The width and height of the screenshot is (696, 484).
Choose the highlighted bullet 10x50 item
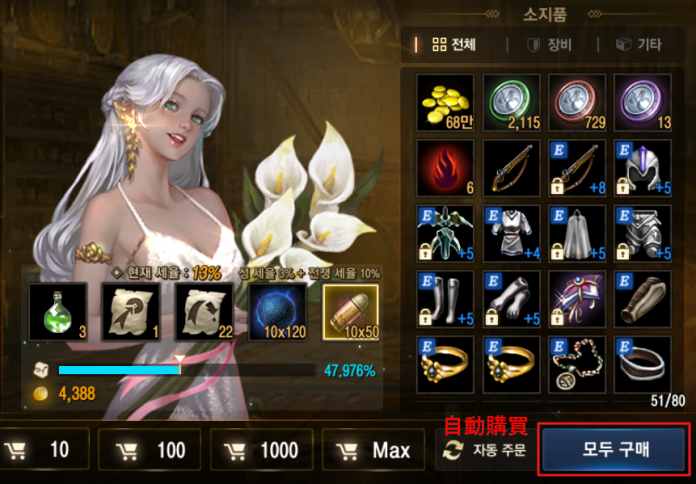[x=354, y=311]
